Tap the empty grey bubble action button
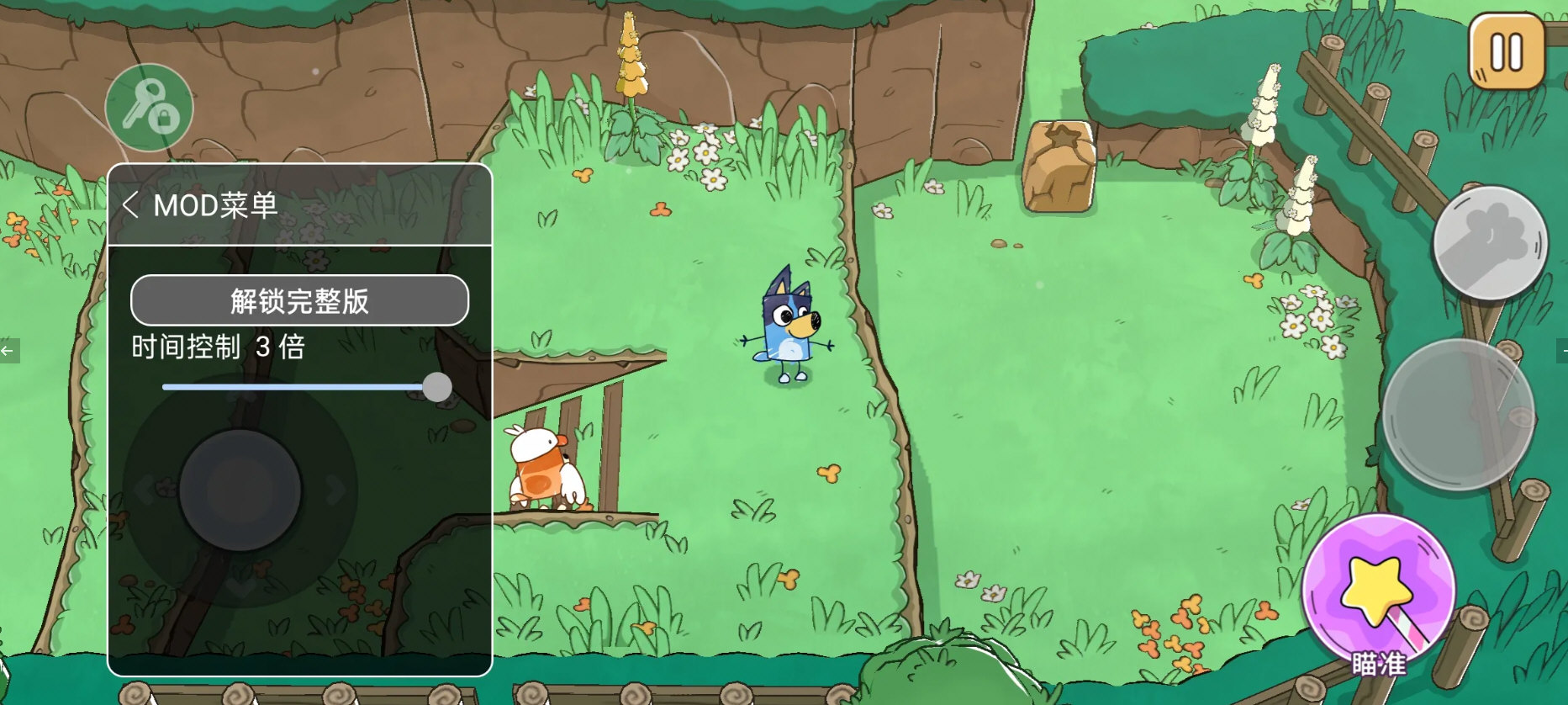This screenshot has height=705, width=1568. point(1459,414)
